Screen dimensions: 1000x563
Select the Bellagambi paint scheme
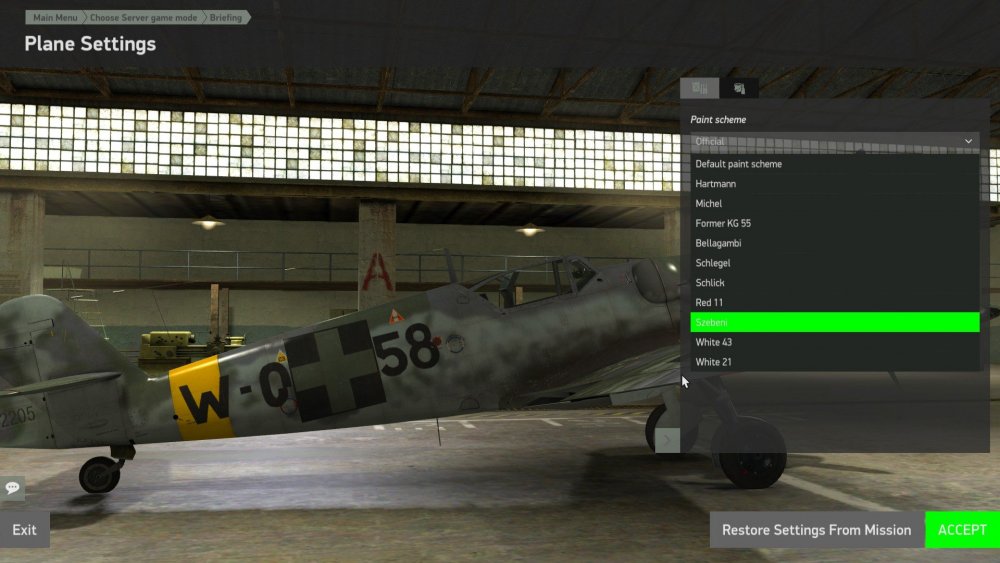coord(718,243)
